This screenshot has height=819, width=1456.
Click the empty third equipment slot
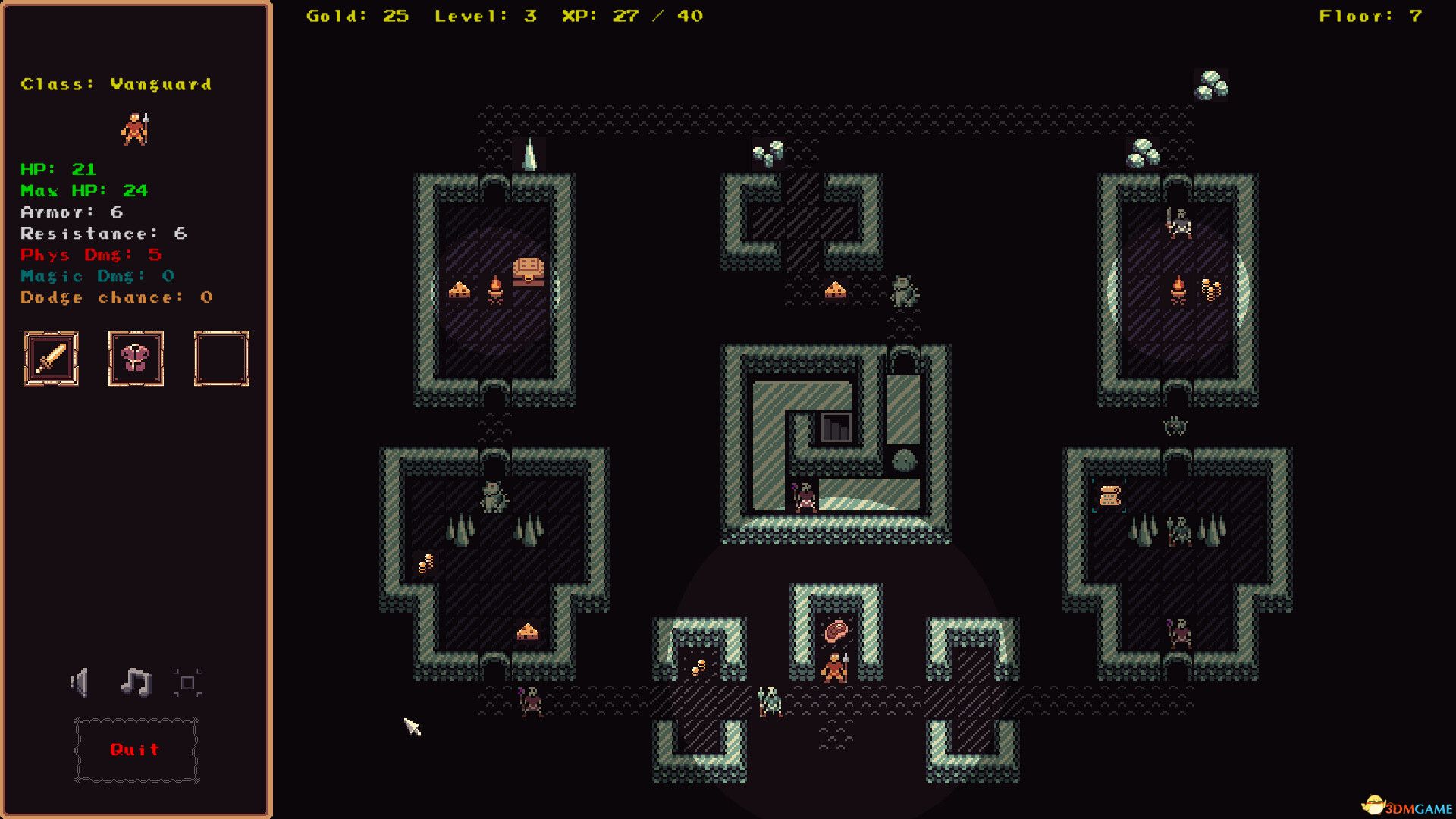[221, 358]
